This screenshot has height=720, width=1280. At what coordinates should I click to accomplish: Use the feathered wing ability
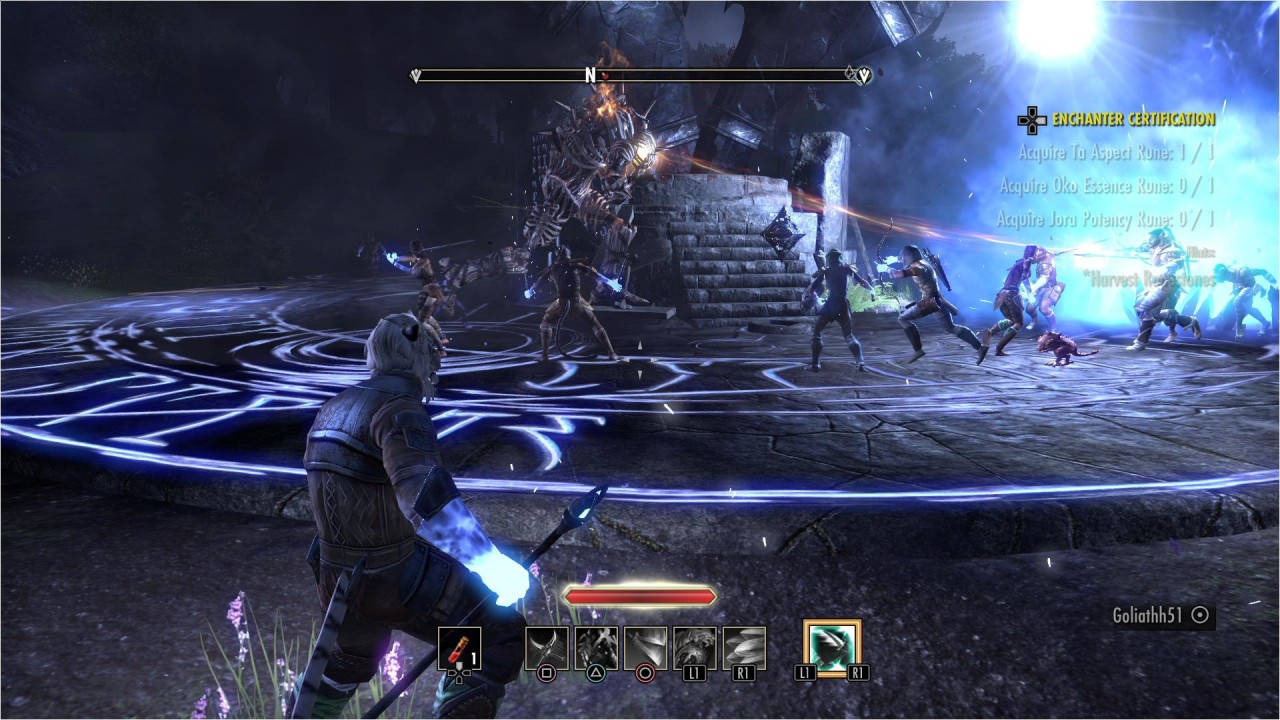[x=744, y=648]
